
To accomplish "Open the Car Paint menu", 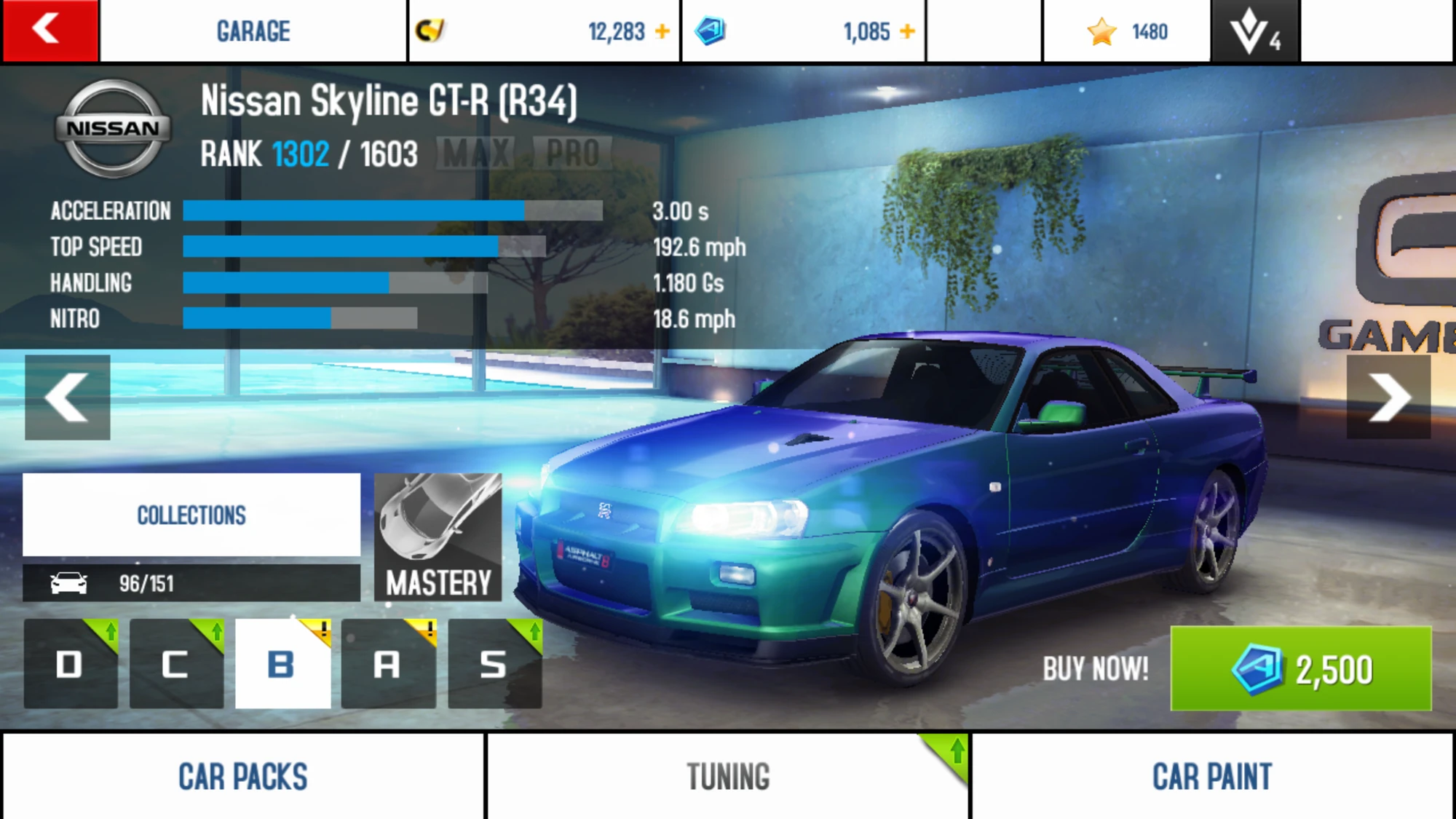I will click(1212, 776).
